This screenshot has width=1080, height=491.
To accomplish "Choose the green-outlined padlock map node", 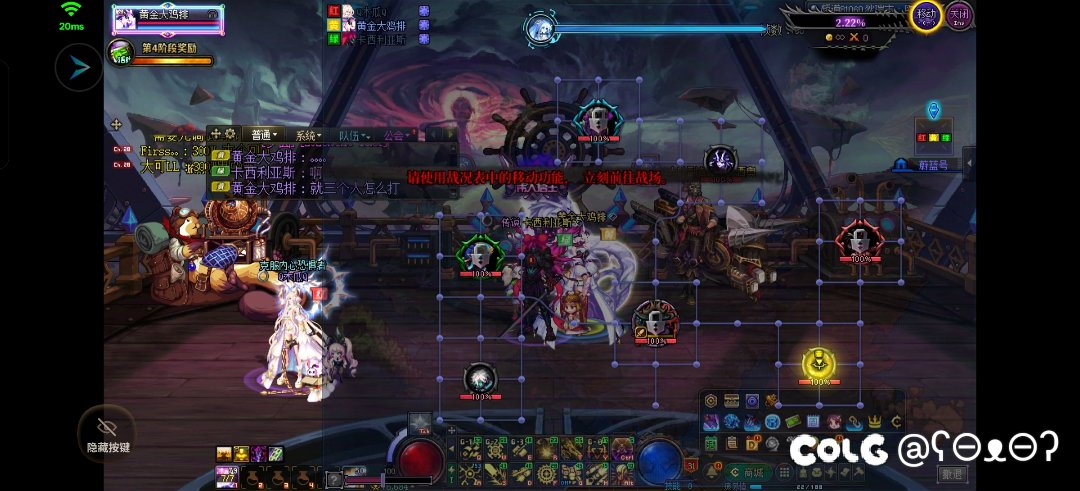I will tap(481, 253).
